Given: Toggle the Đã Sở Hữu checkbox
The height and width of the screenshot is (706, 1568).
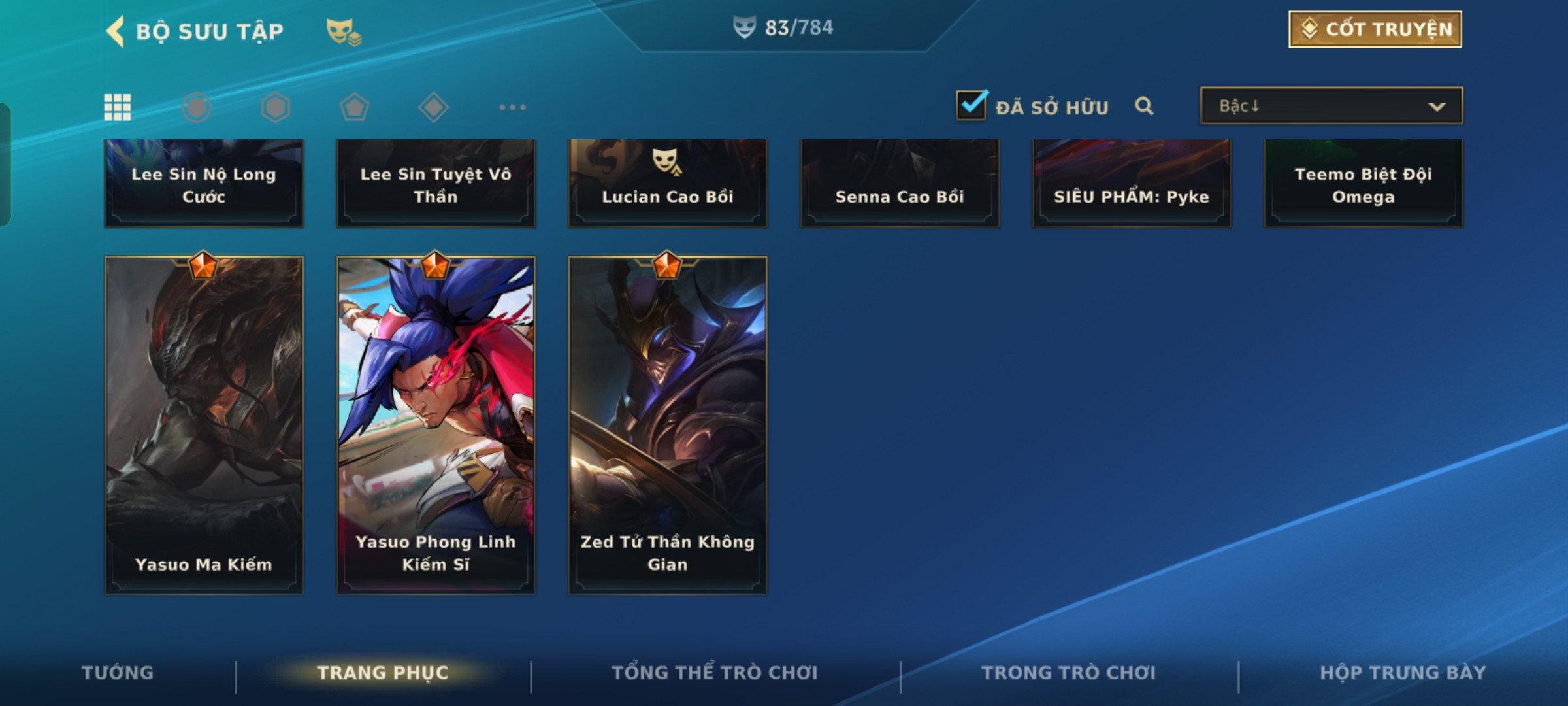Looking at the screenshot, I should (972, 105).
